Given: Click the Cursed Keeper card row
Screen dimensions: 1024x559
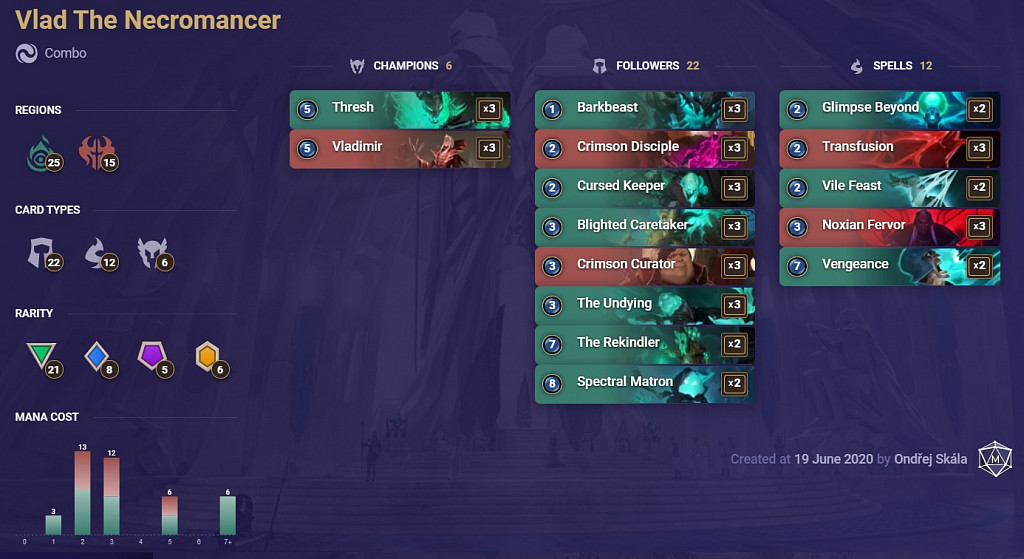Looking at the screenshot, I should click(644, 187).
